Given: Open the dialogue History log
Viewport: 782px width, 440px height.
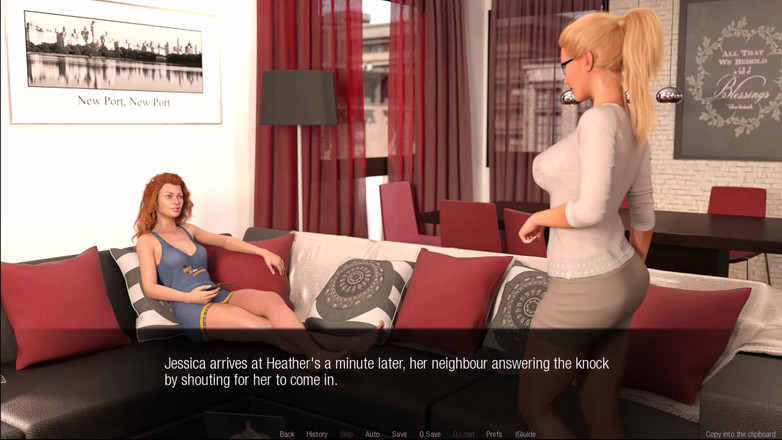Looking at the screenshot, I should coord(317,434).
